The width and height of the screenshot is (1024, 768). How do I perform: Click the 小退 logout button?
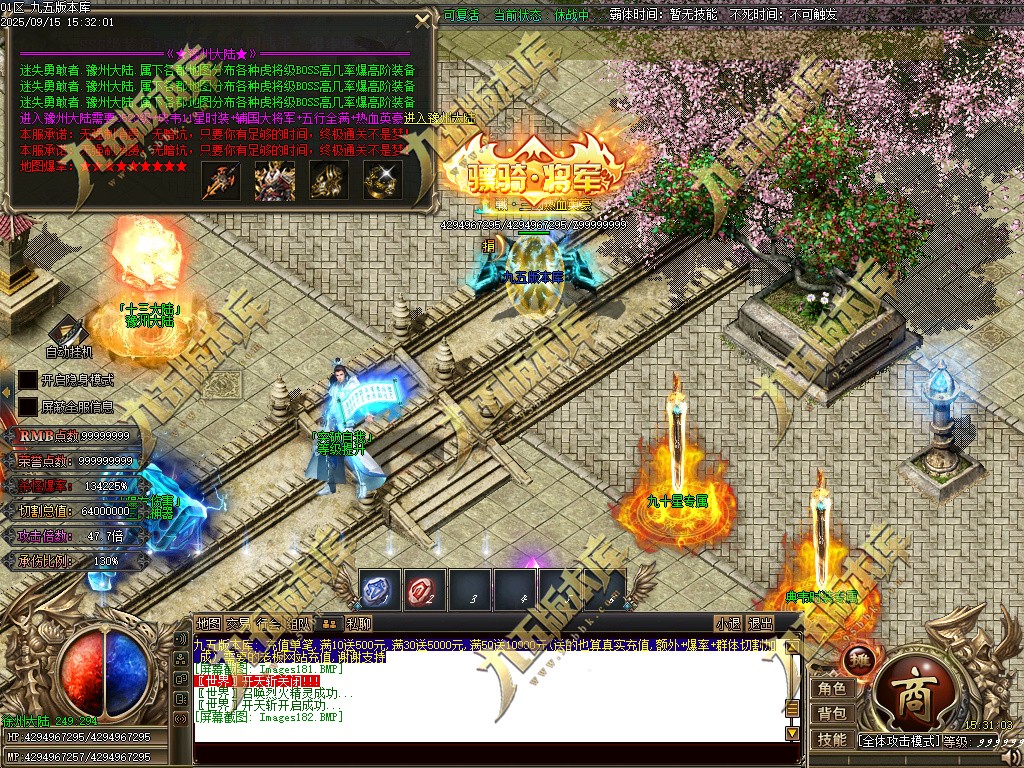(x=727, y=623)
